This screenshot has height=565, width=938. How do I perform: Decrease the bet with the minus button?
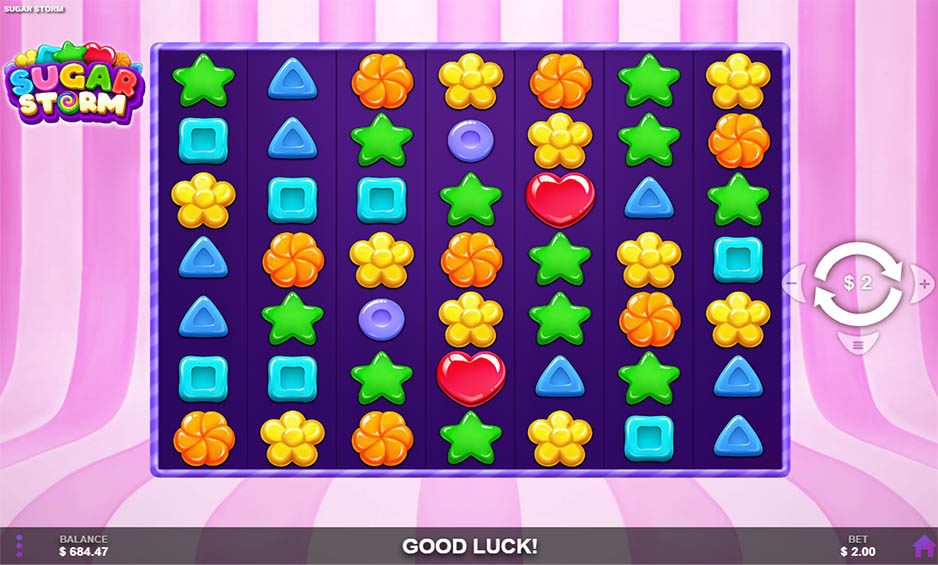tap(791, 284)
